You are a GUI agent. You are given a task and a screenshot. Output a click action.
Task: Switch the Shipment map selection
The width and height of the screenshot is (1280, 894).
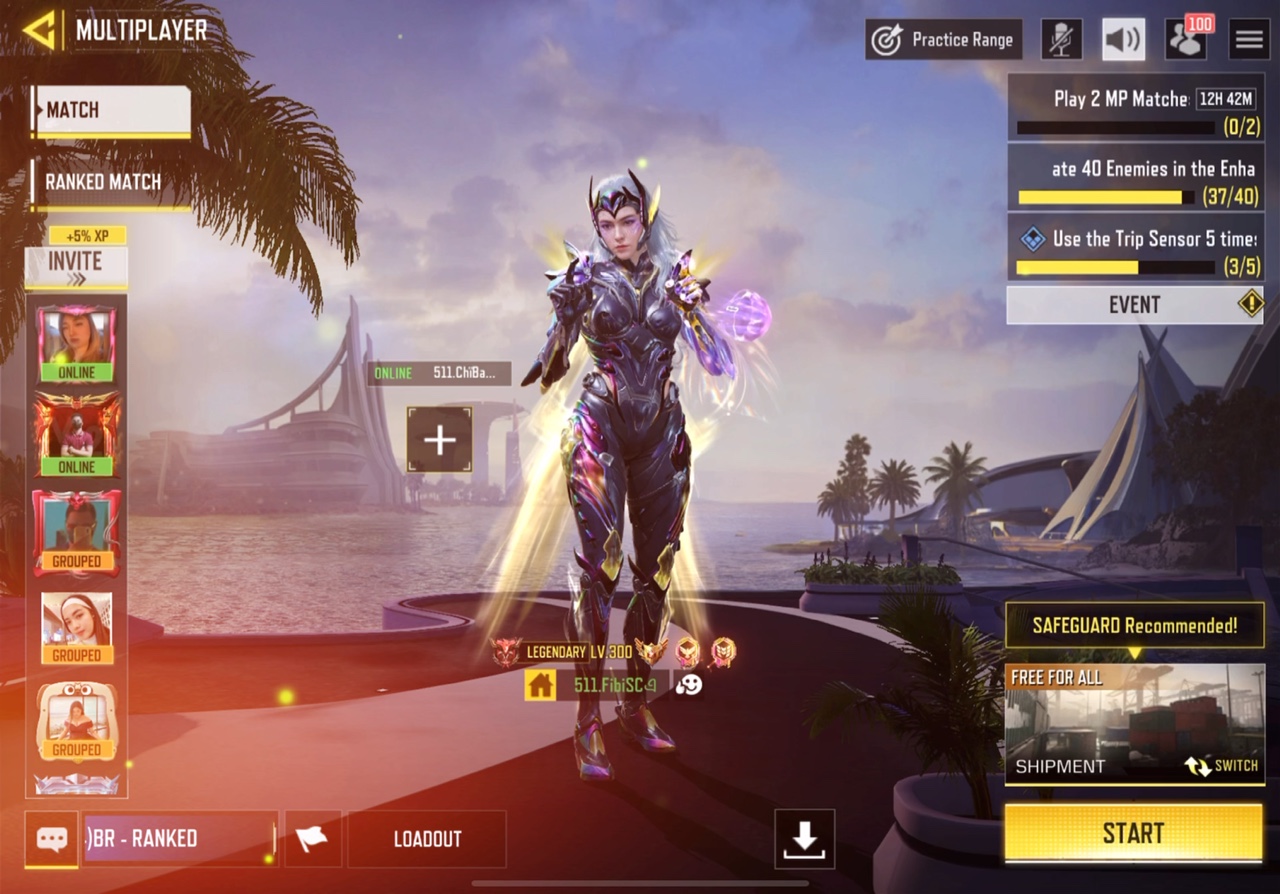1221,767
